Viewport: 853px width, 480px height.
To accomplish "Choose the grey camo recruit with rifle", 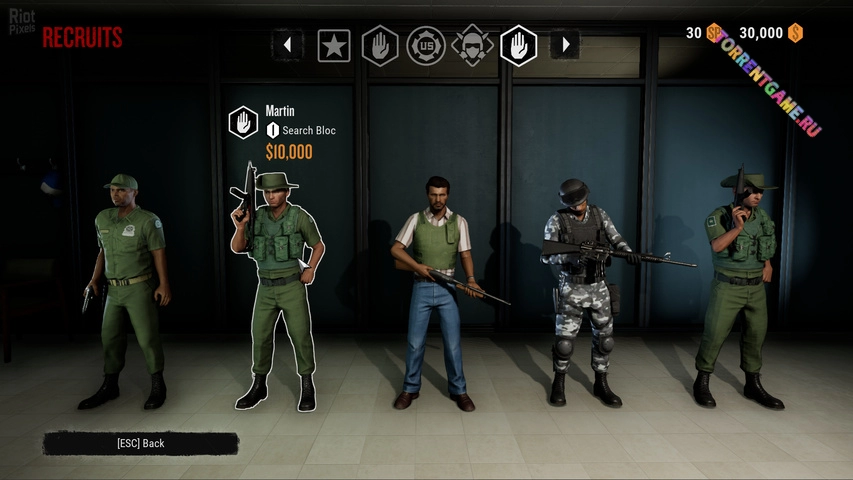I will (583, 290).
